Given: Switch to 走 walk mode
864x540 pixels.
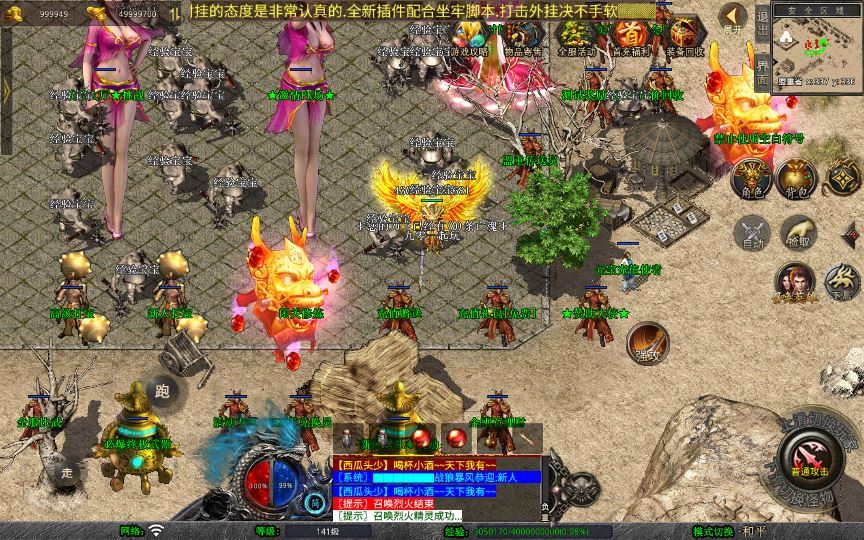Looking at the screenshot, I should coord(66,472).
